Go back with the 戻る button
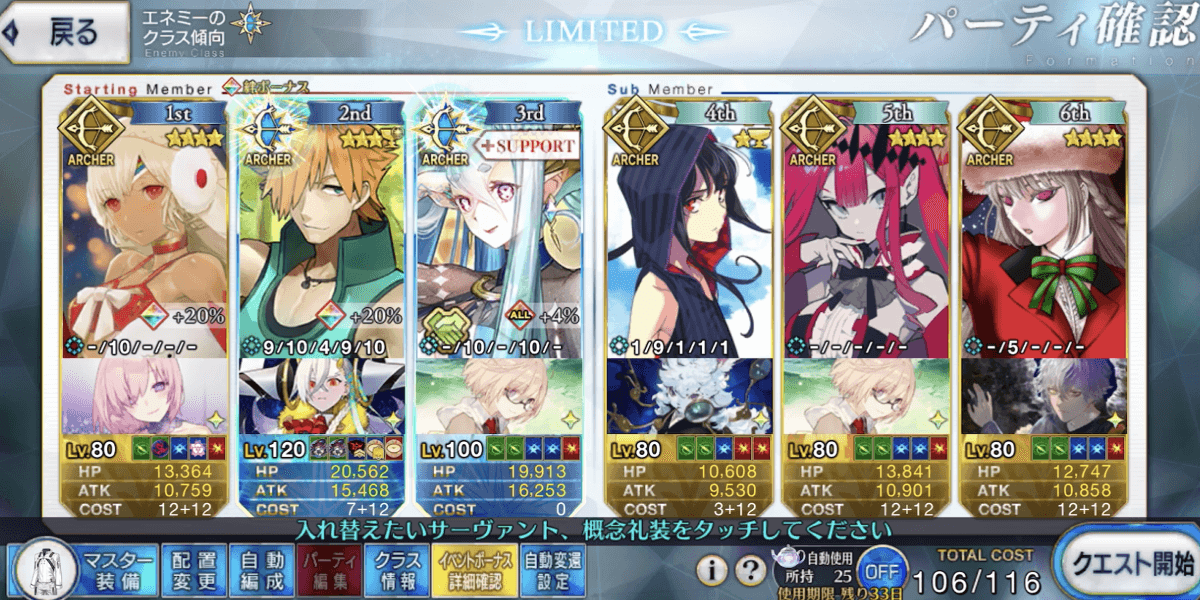 (66, 33)
